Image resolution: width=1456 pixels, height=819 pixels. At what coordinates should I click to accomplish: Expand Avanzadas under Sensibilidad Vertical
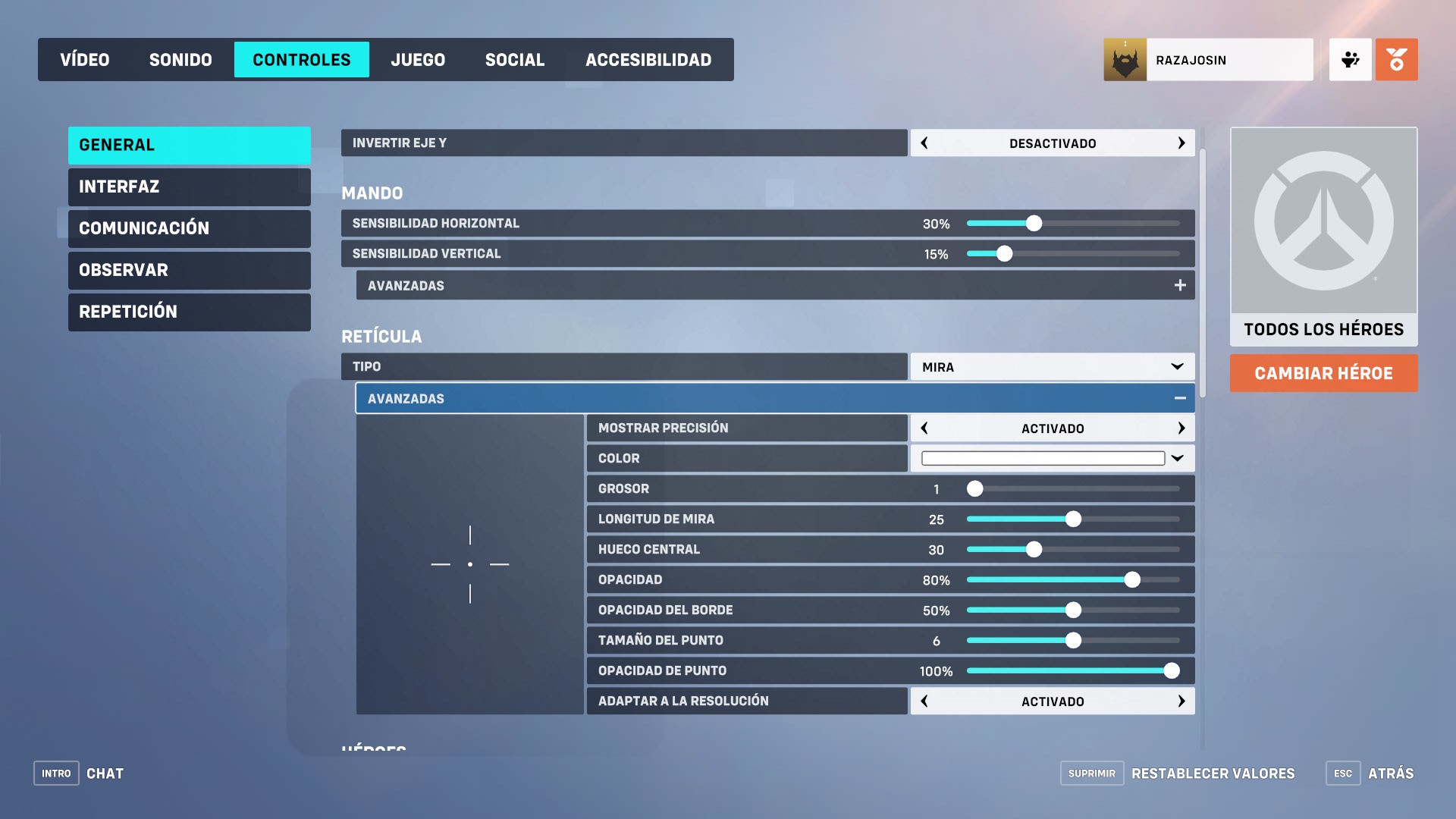tap(1180, 285)
